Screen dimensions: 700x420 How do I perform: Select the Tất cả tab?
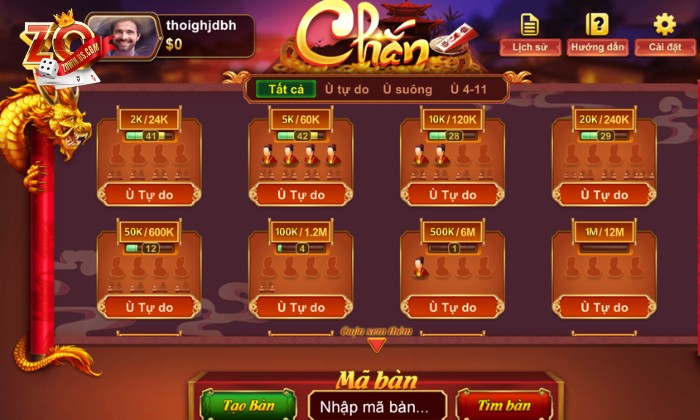[286, 89]
